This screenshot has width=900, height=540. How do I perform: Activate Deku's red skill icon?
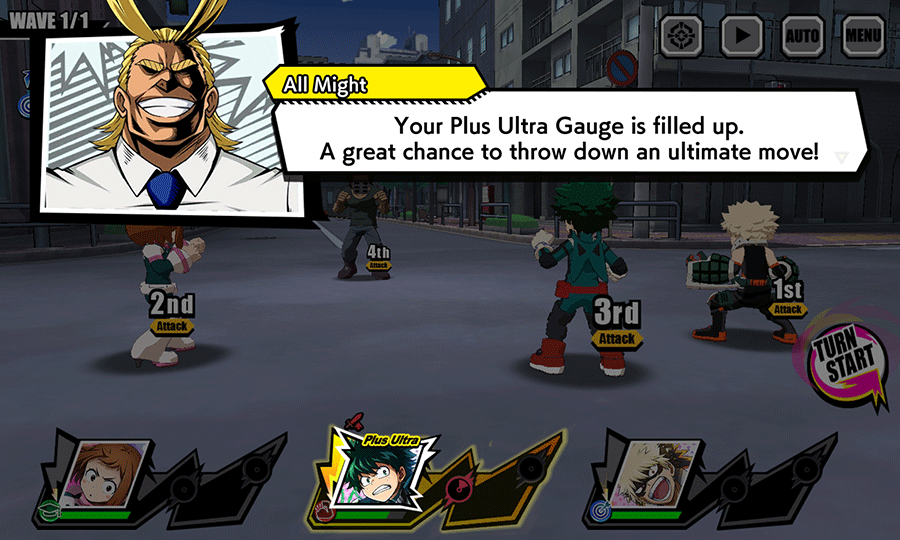click(x=459, y=488)
